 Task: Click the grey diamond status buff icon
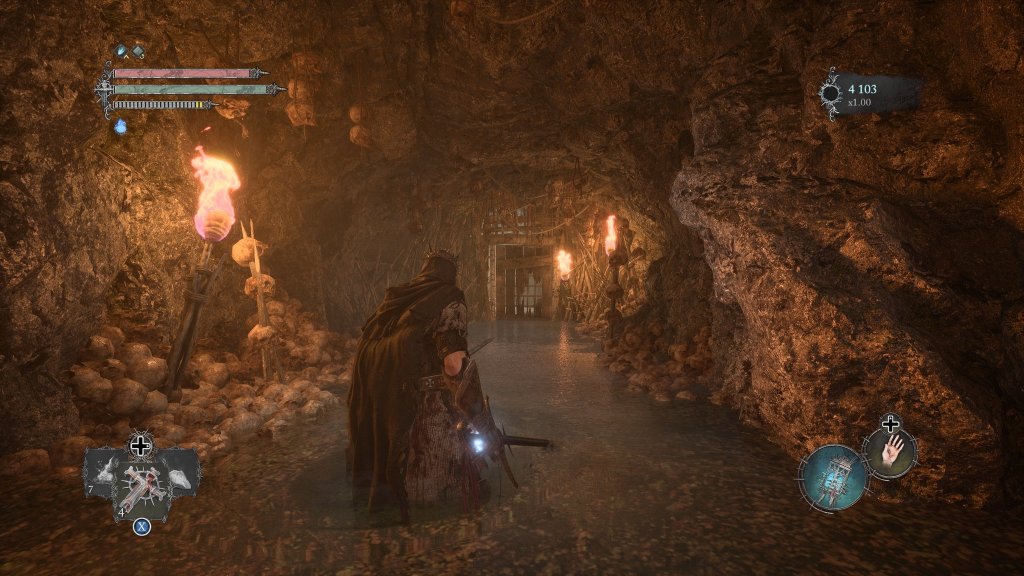point(138,52)
